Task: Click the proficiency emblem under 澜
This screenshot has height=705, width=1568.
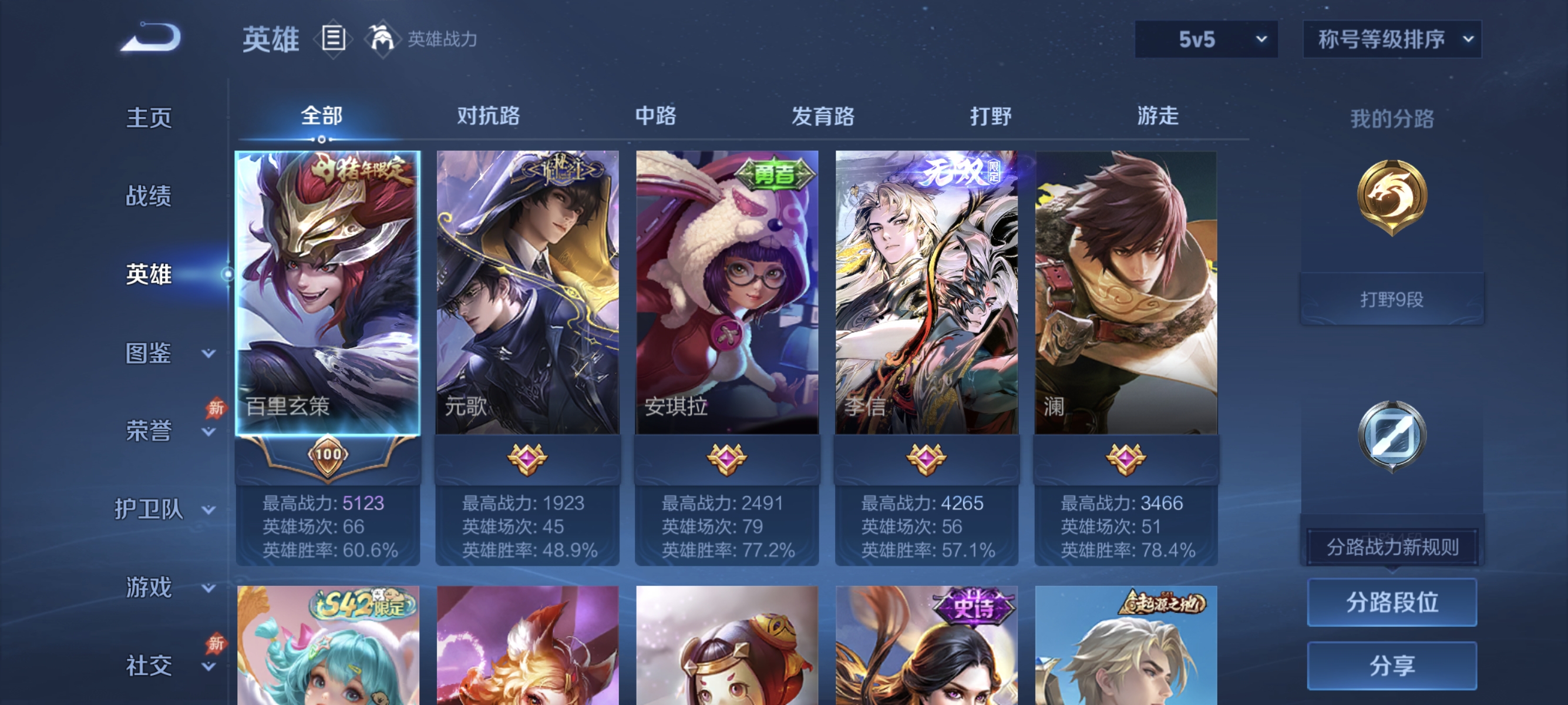Action: 1127,459
